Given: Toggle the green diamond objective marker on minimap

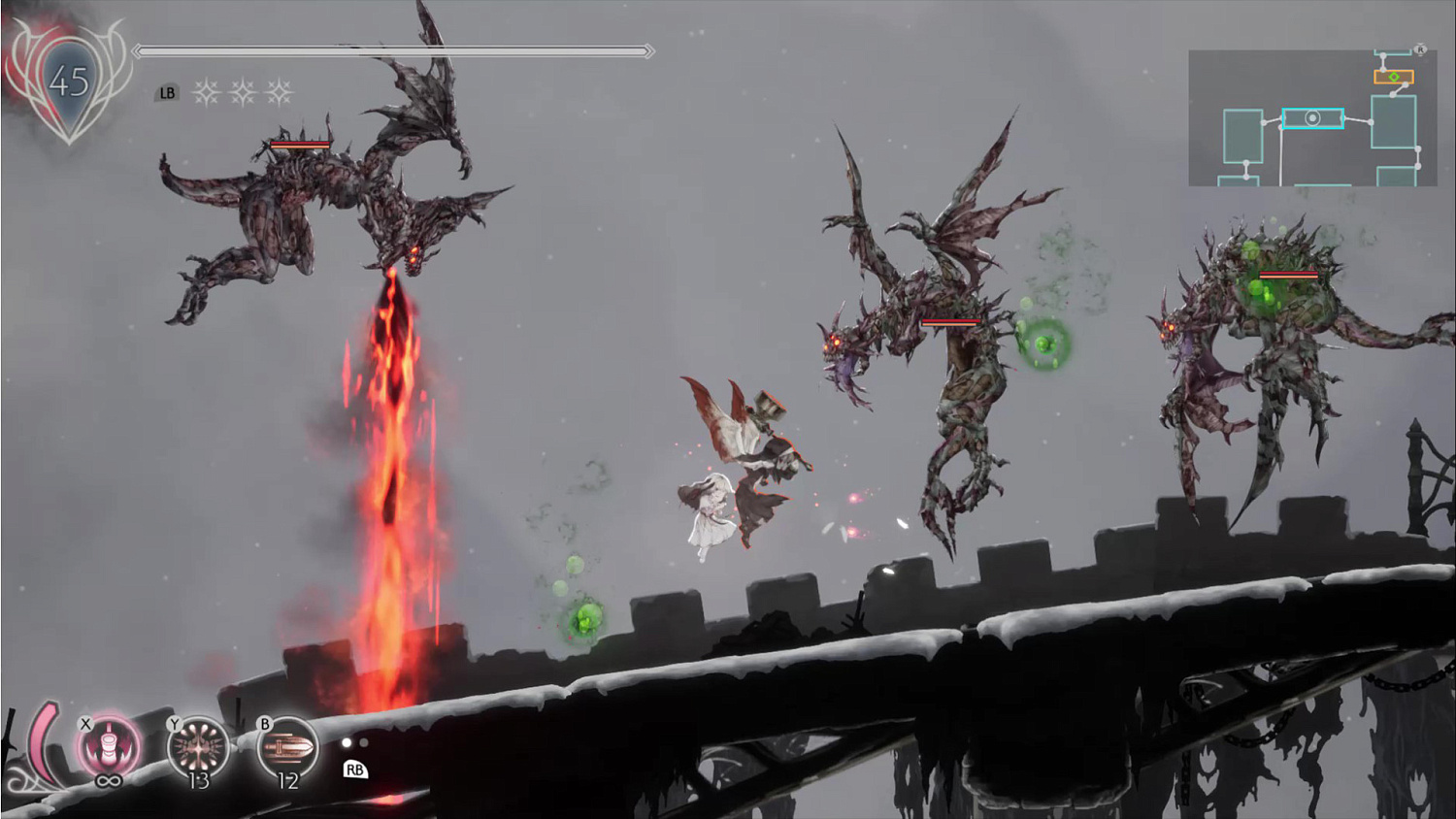Looking at the screenshot, I should (1394, 77).
